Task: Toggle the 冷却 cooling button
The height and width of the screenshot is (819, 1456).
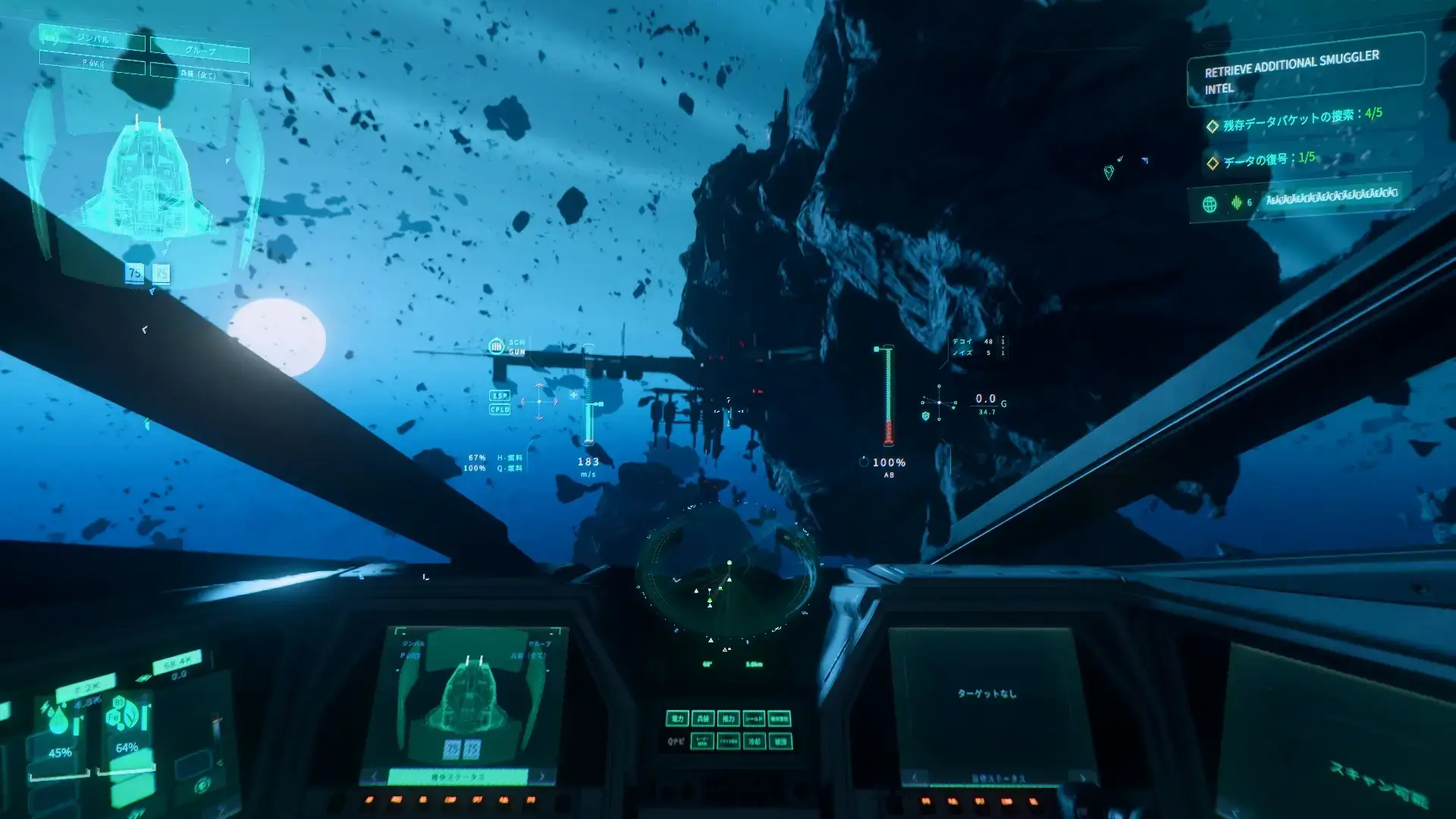Action: 754,741
